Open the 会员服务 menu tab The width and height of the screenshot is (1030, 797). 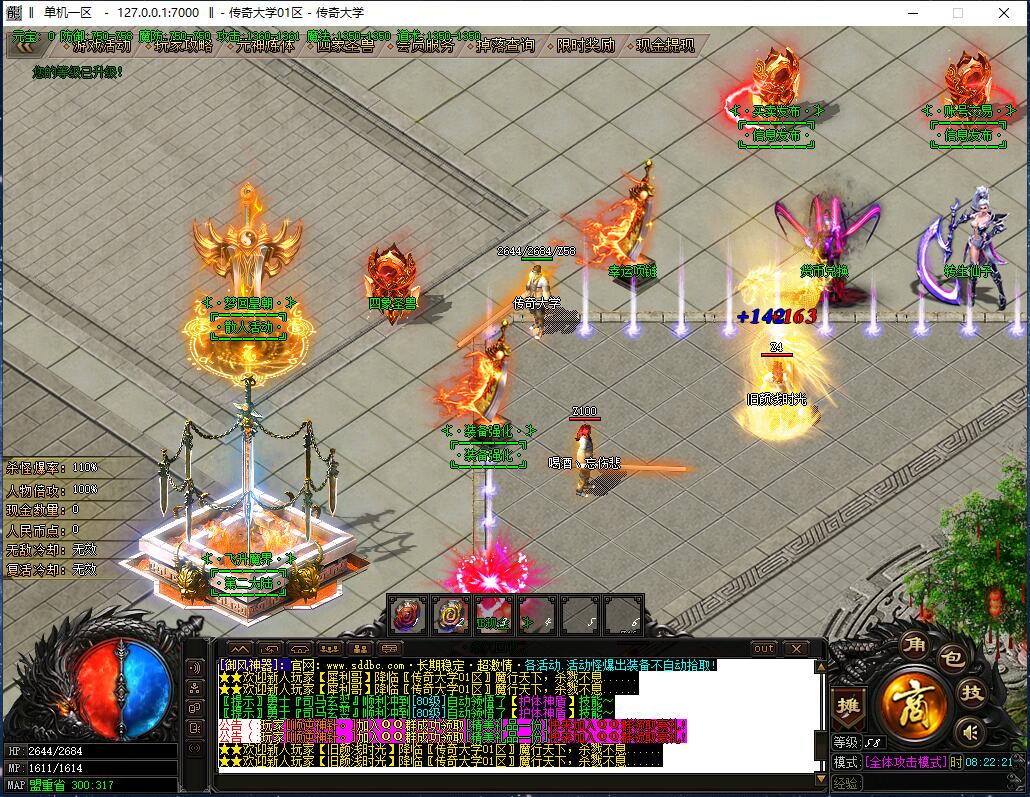(x=424, y=46)
